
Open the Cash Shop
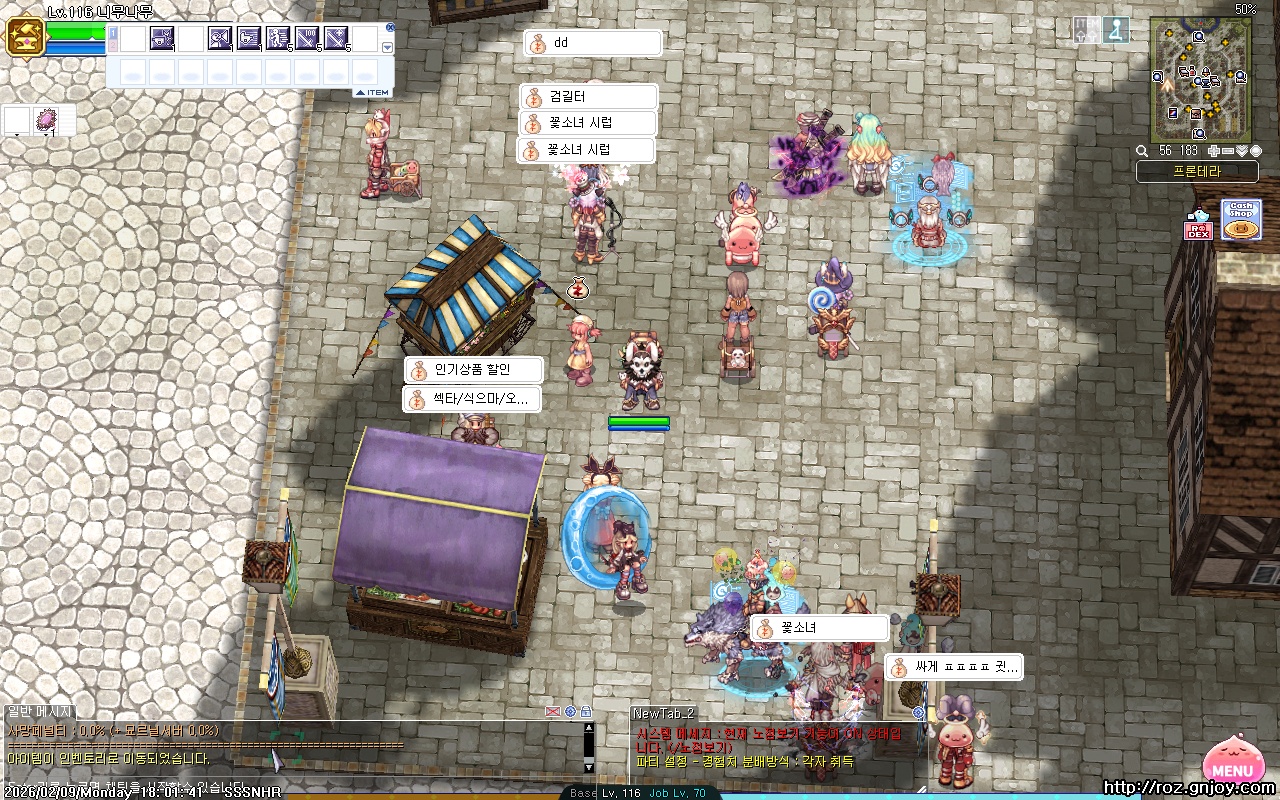pyautogui.click(x=1240, y=220)
